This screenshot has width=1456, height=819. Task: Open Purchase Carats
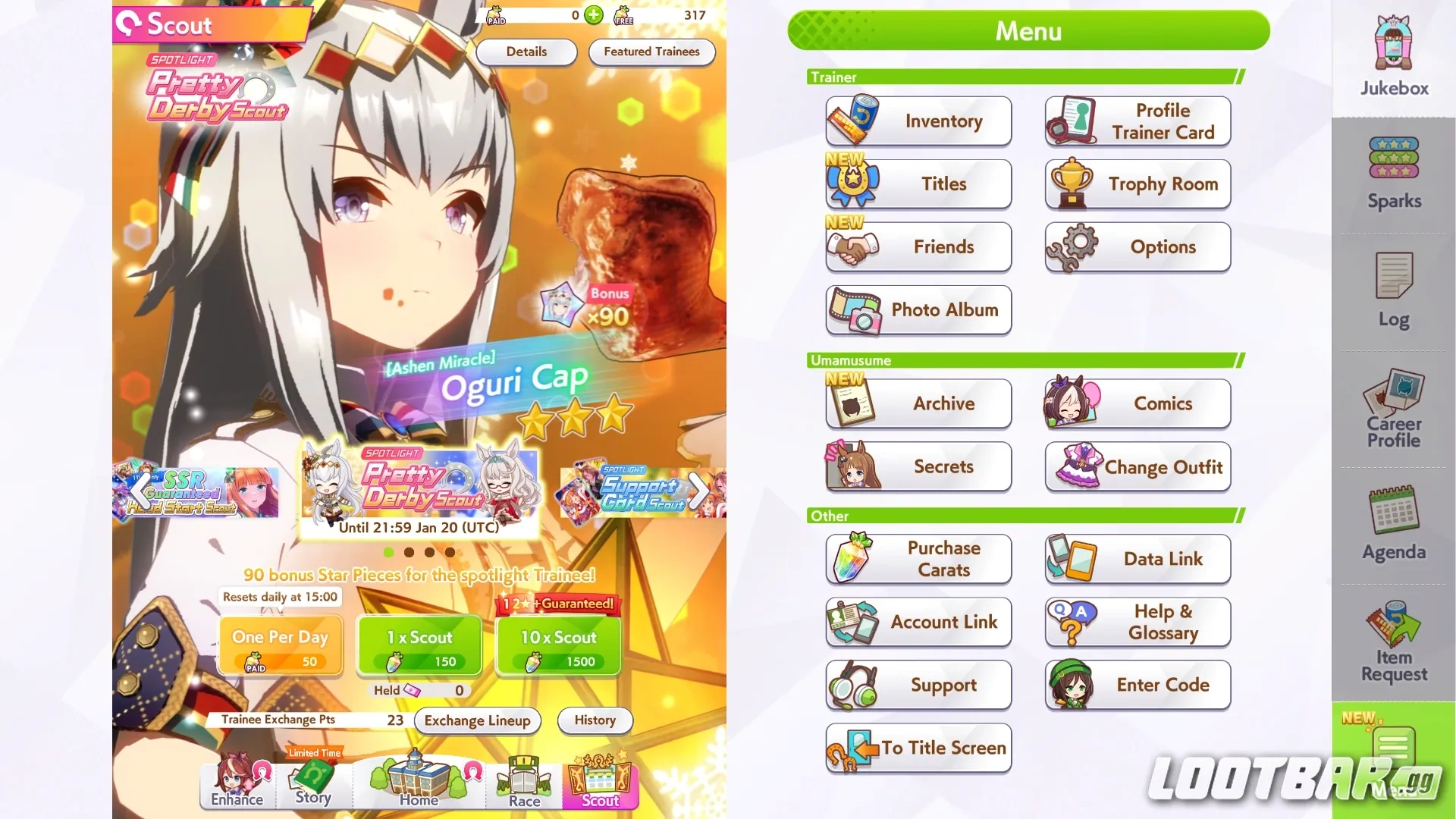[x=918, y=559]
